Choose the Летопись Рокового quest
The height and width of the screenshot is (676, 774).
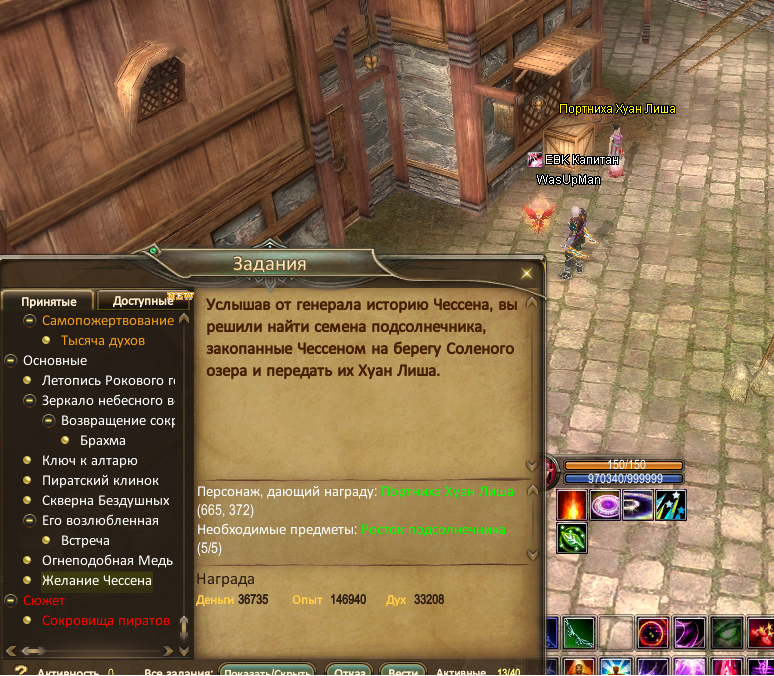pyautogui.click(x=108, y=381)
